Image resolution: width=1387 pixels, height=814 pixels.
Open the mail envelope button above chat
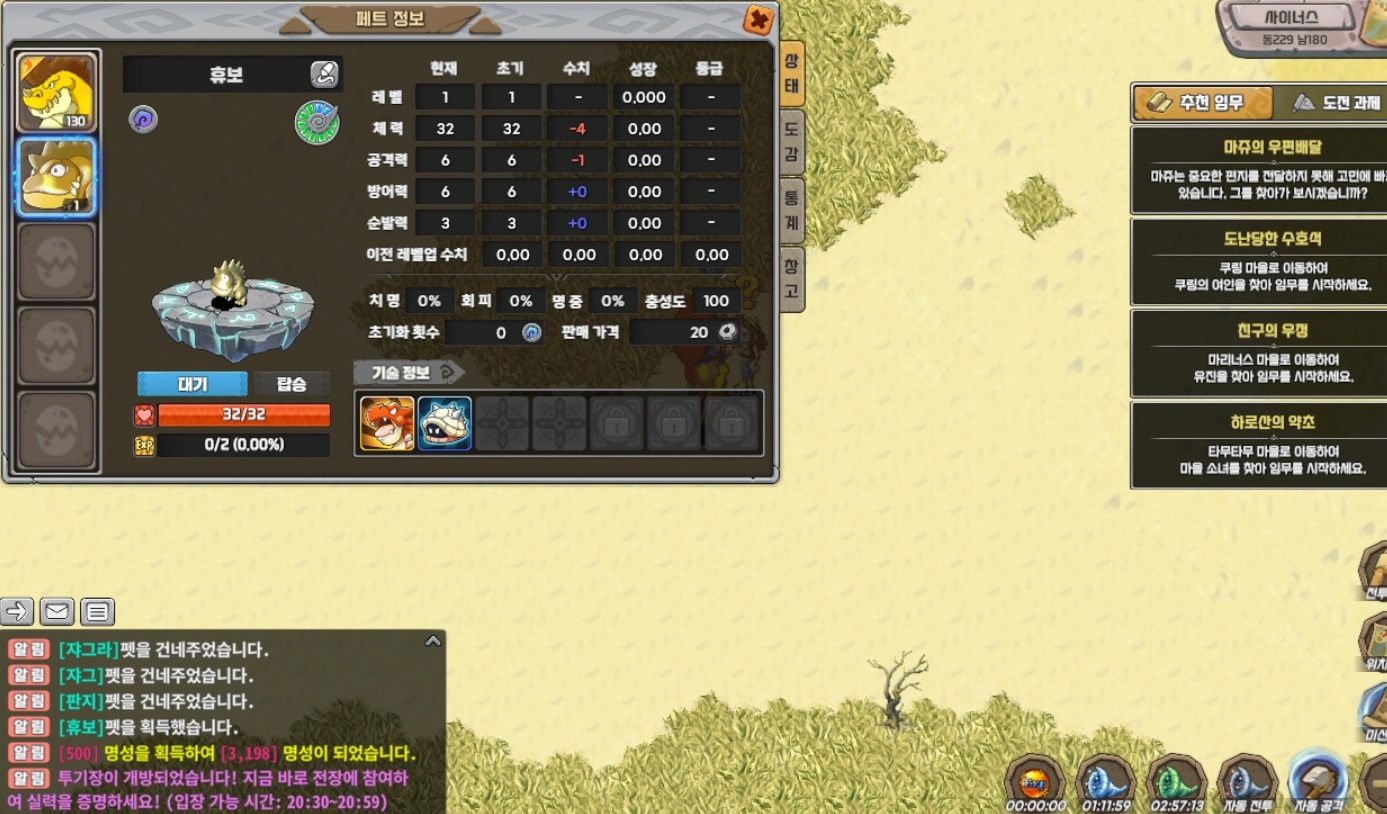[x=57, y=611]
